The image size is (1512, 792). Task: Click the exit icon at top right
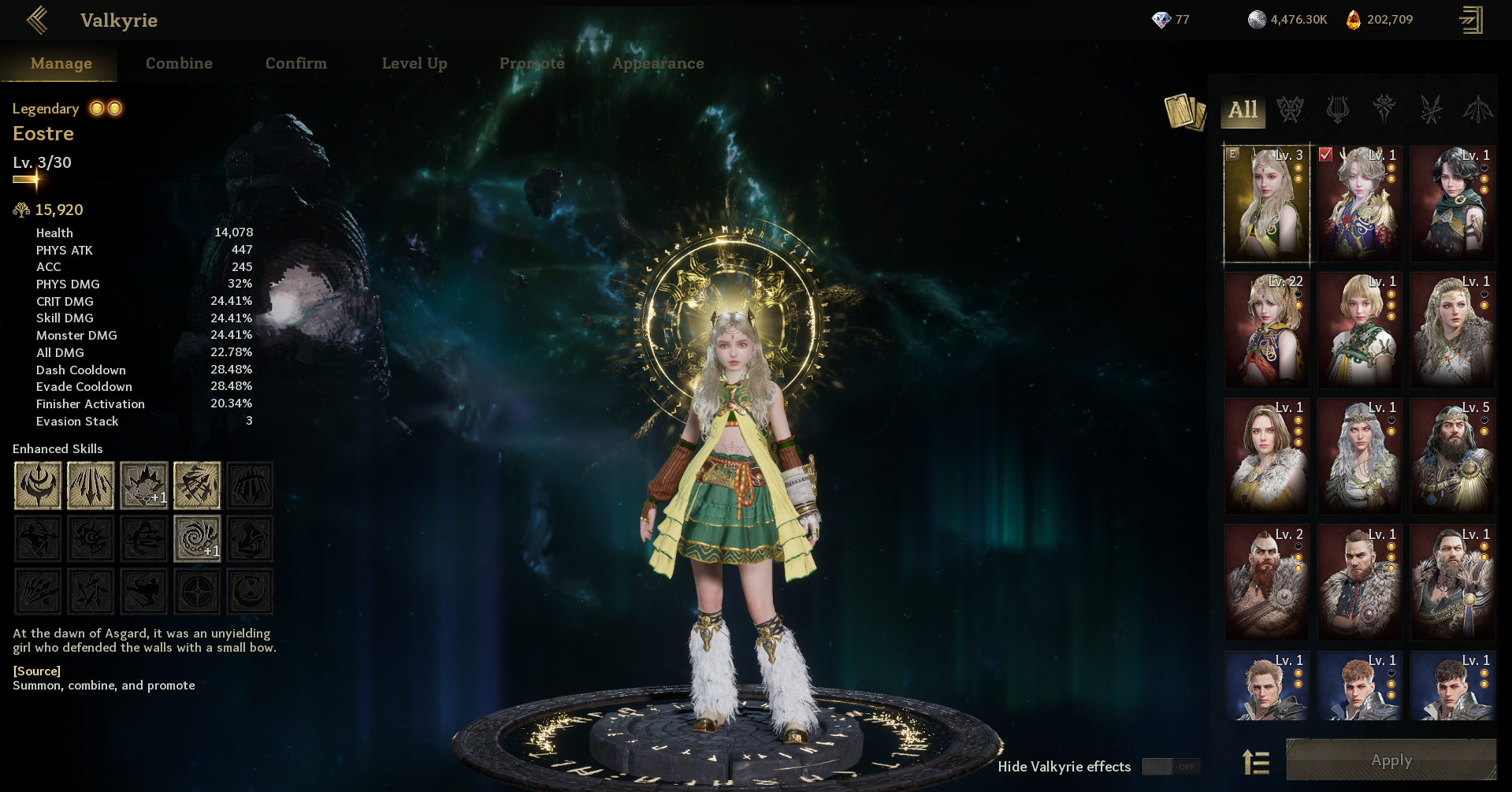pyautogui.click(x=1470, y=20)
